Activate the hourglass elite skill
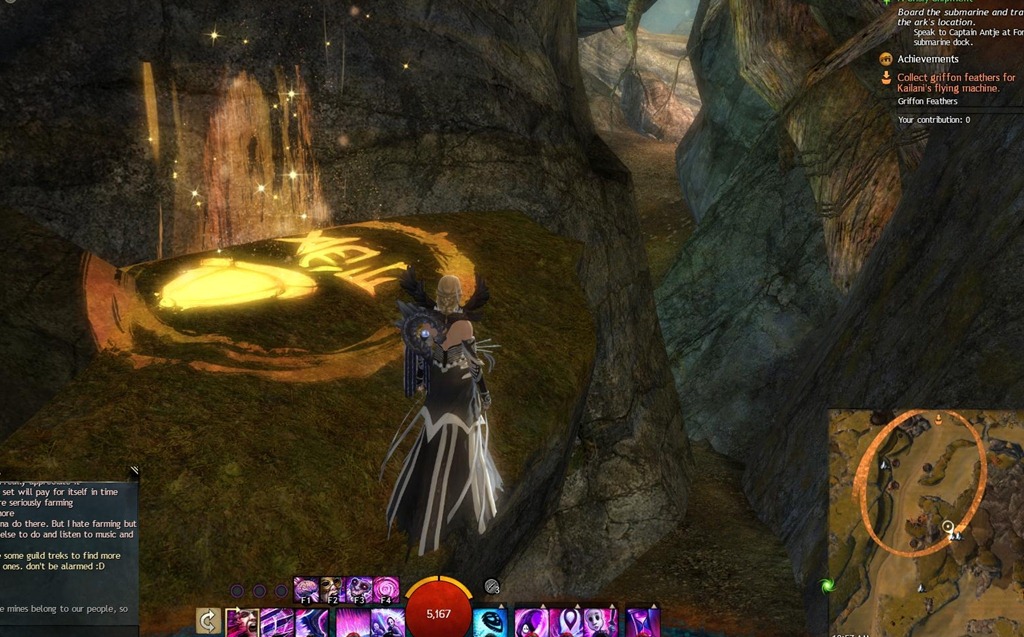The width and height of the screenshot is (1024, 637). point(643,623)
